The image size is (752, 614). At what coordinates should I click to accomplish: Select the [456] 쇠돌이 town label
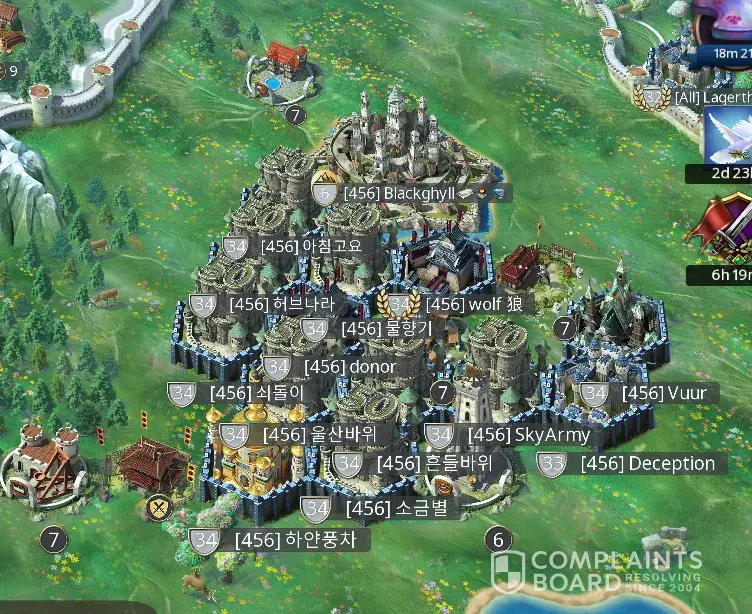tap(256, 393)
